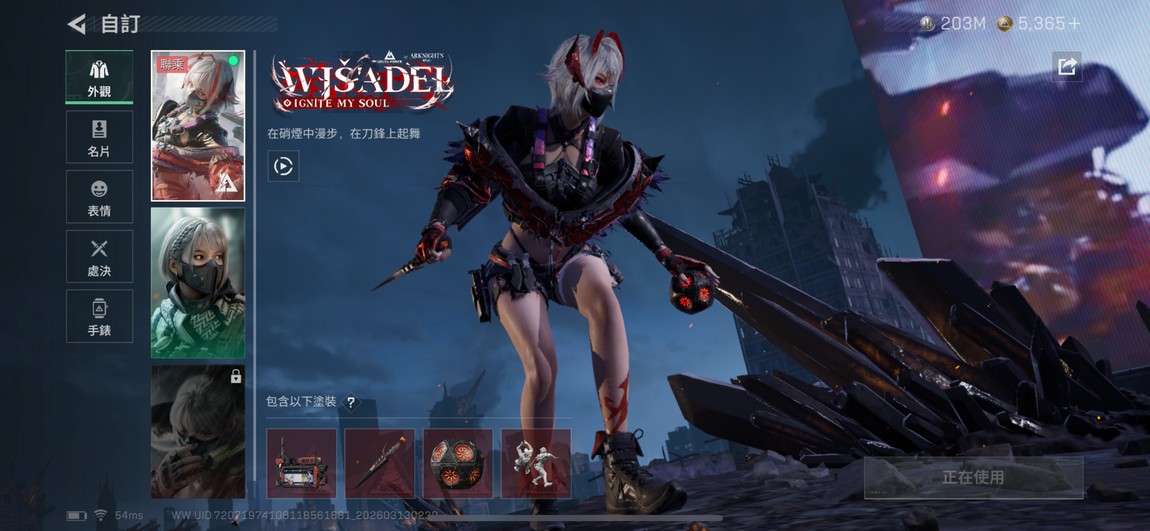Open the 名片 name card tab

pos(99,137)
